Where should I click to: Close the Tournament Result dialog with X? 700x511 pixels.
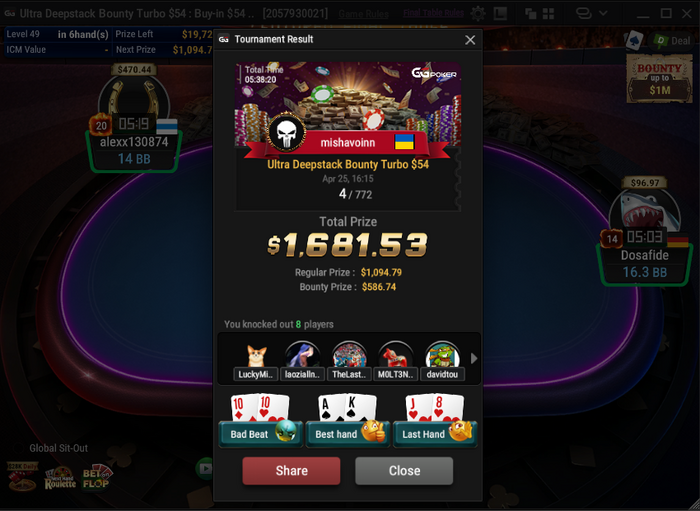click(x=470, y=40)
